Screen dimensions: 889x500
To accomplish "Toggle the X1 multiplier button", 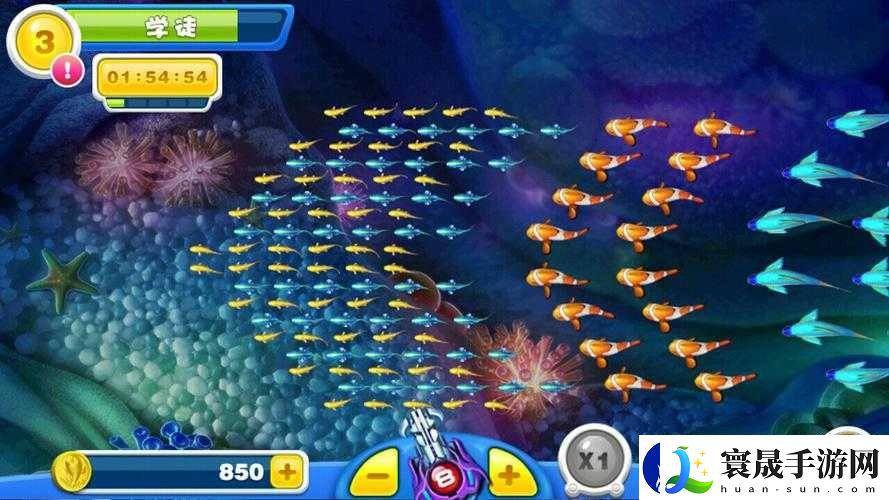I will pos(592,464).
